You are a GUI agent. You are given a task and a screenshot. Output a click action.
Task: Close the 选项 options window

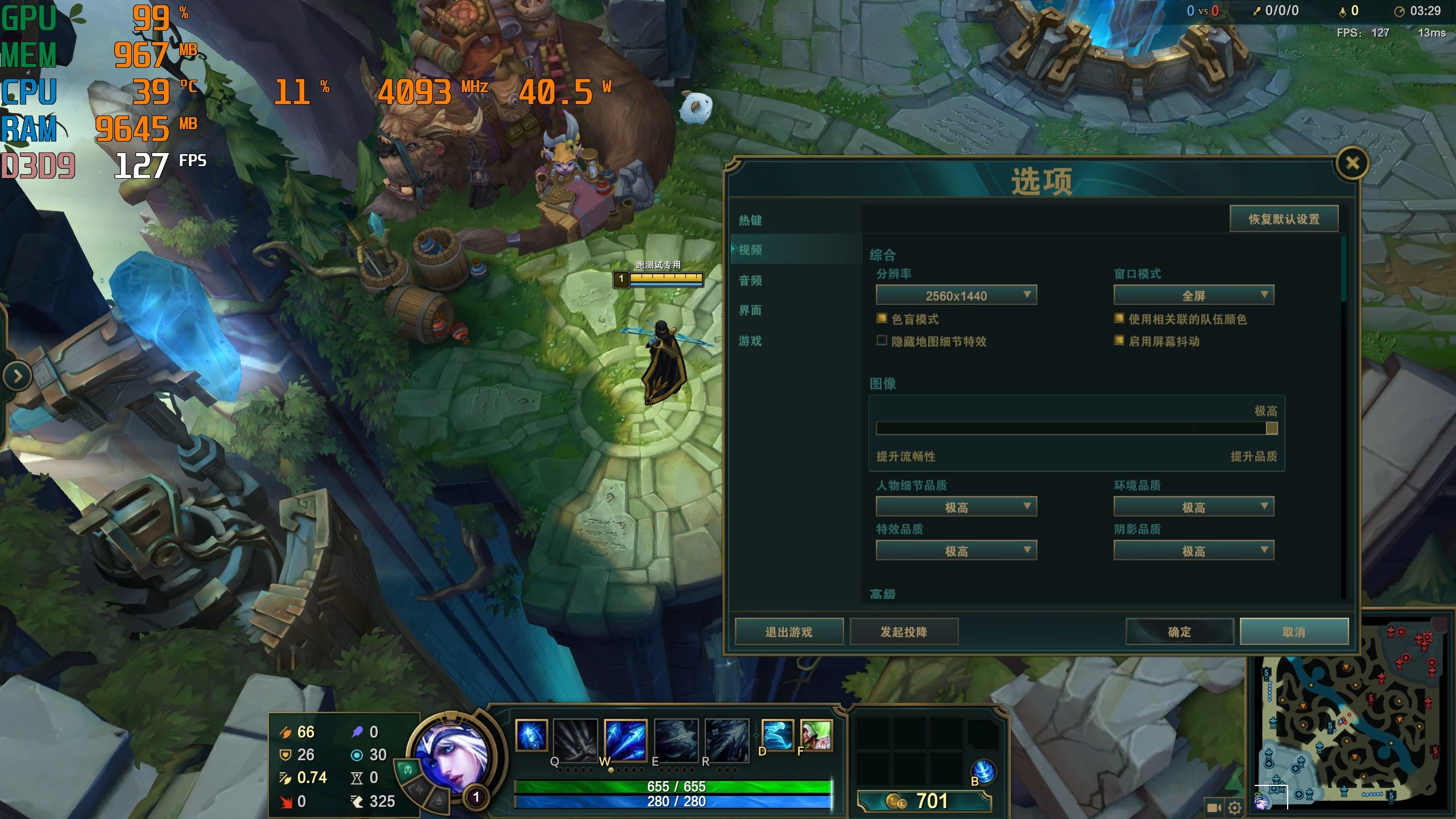[x=1352, y=164]
